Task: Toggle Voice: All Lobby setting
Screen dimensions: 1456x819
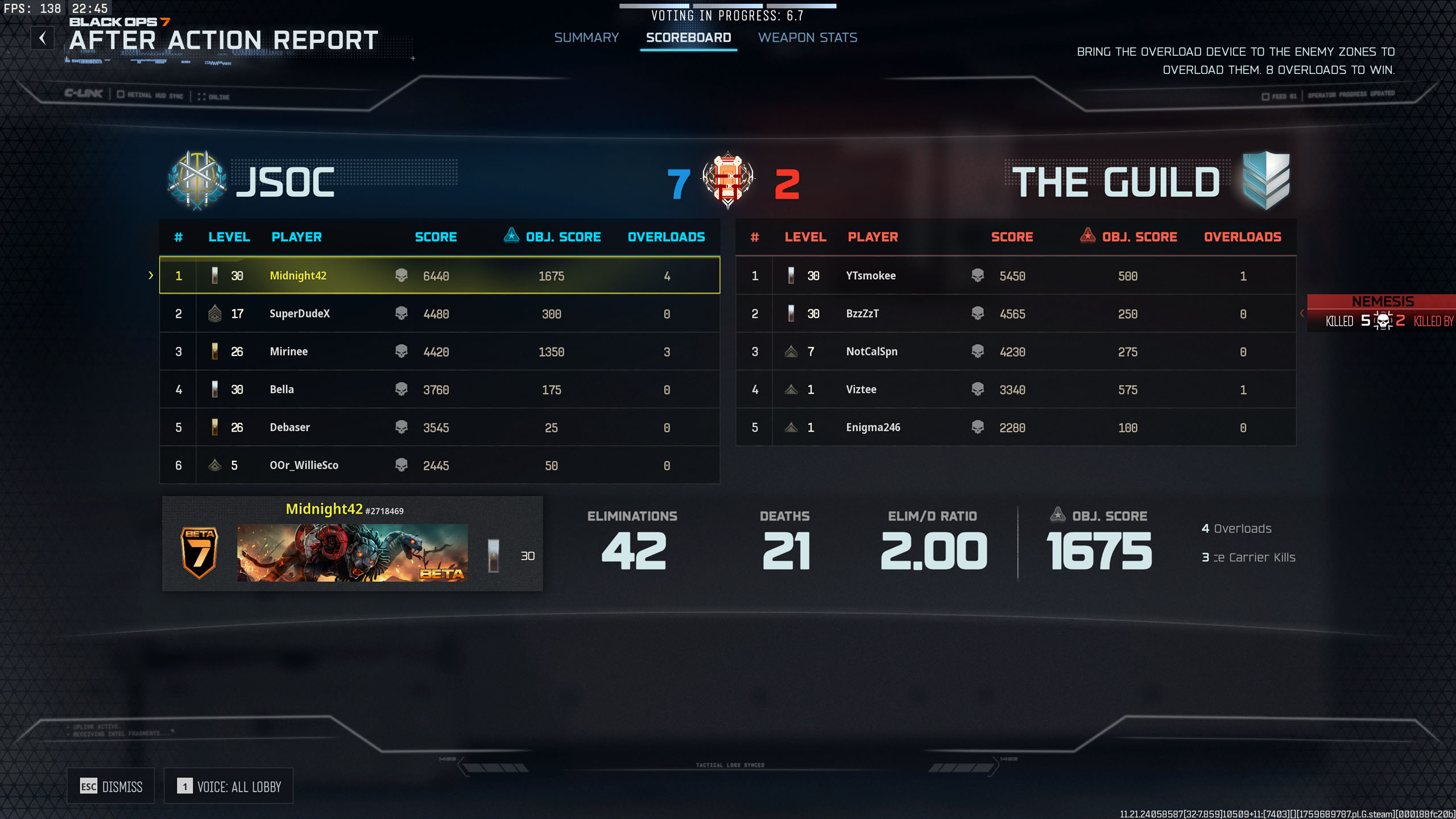Action: (229, 786)
